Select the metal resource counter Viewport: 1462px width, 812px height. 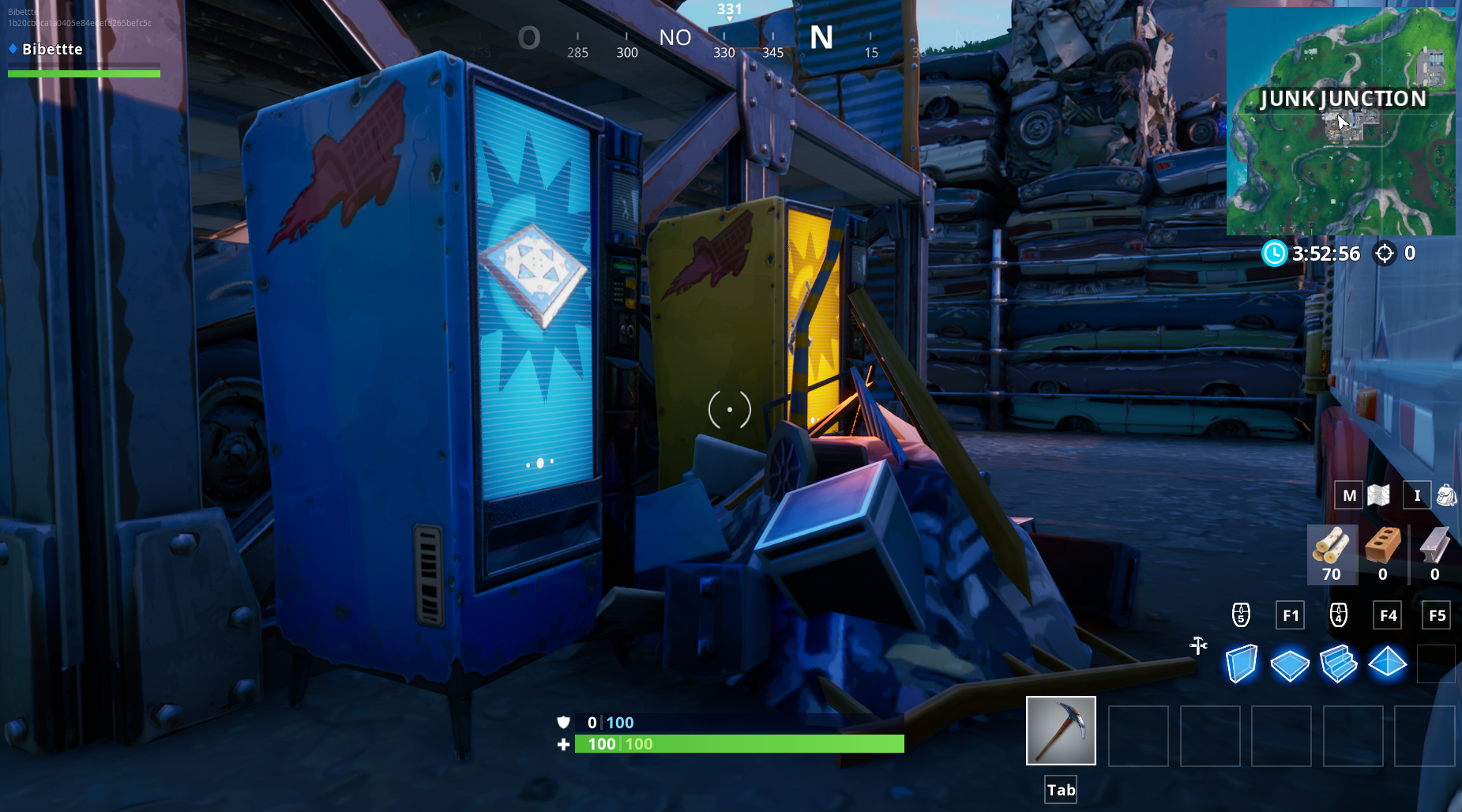pyautogui.click(x=1434, y=553)
